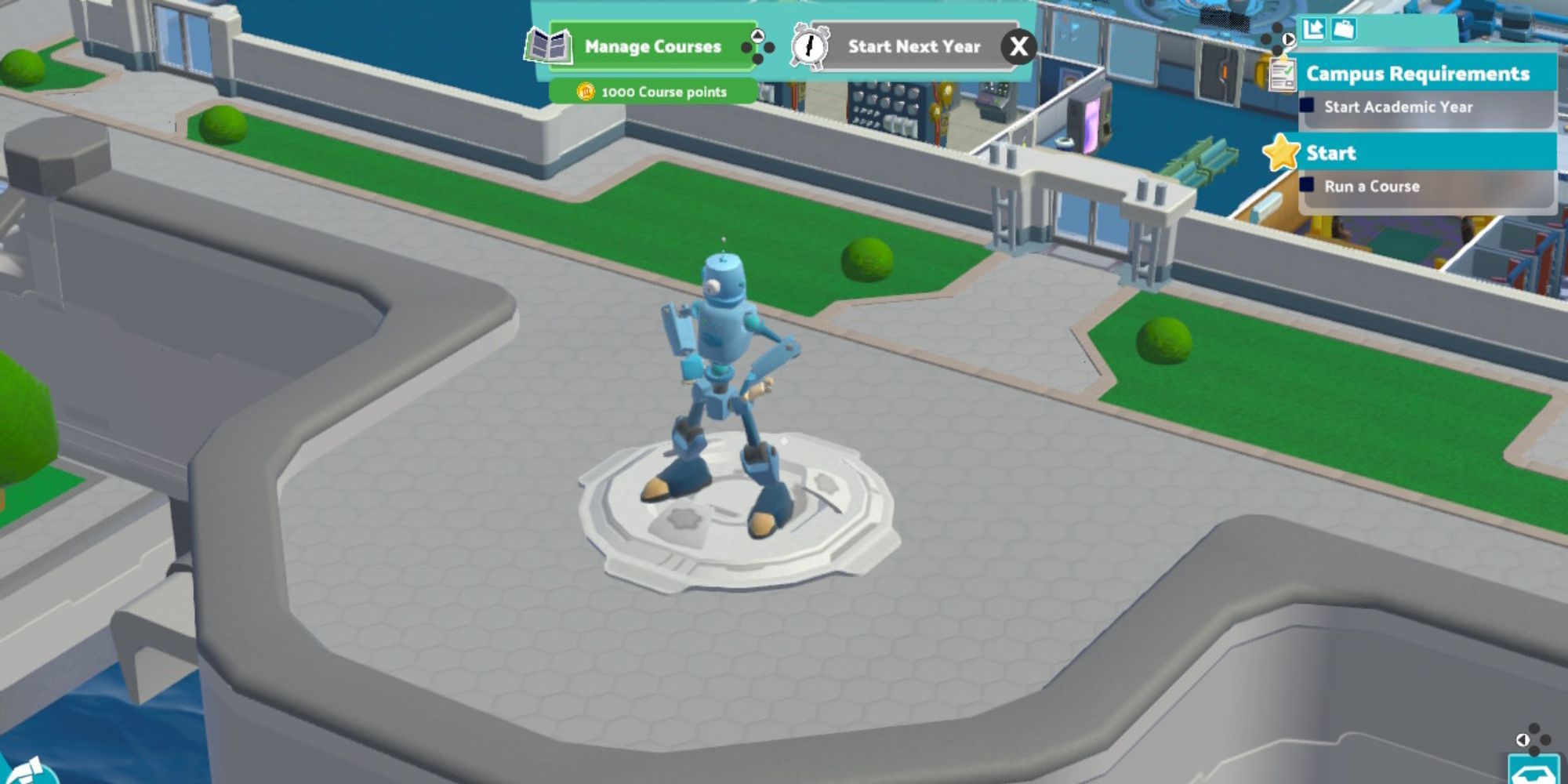This screenshot has height=784, width=1568.
Task: Collapse the bottom-right panel with the left arrow
Action: 1523,741
